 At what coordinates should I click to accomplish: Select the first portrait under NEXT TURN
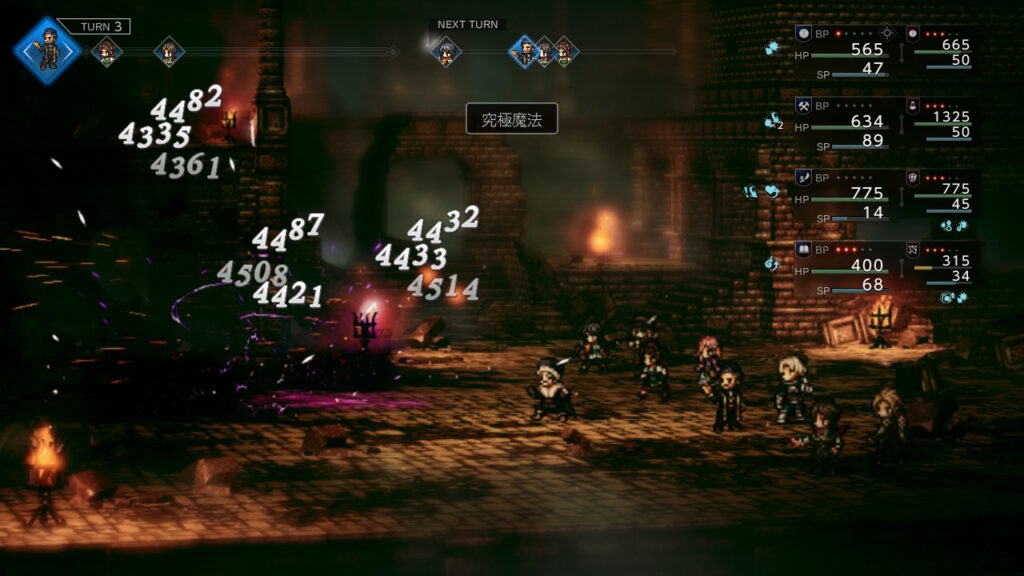coord(446,51)
